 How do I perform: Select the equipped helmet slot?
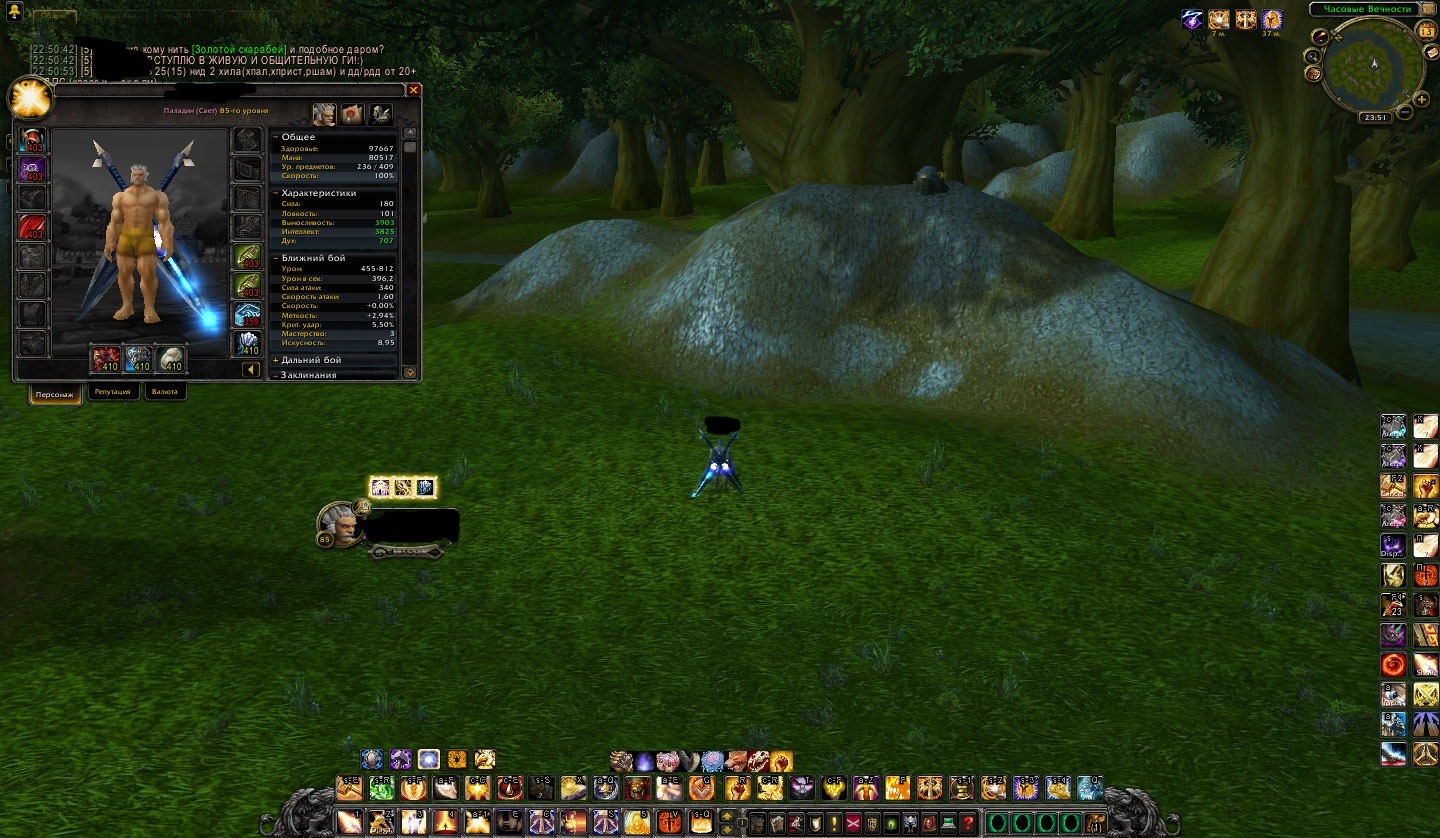(33, 140)
